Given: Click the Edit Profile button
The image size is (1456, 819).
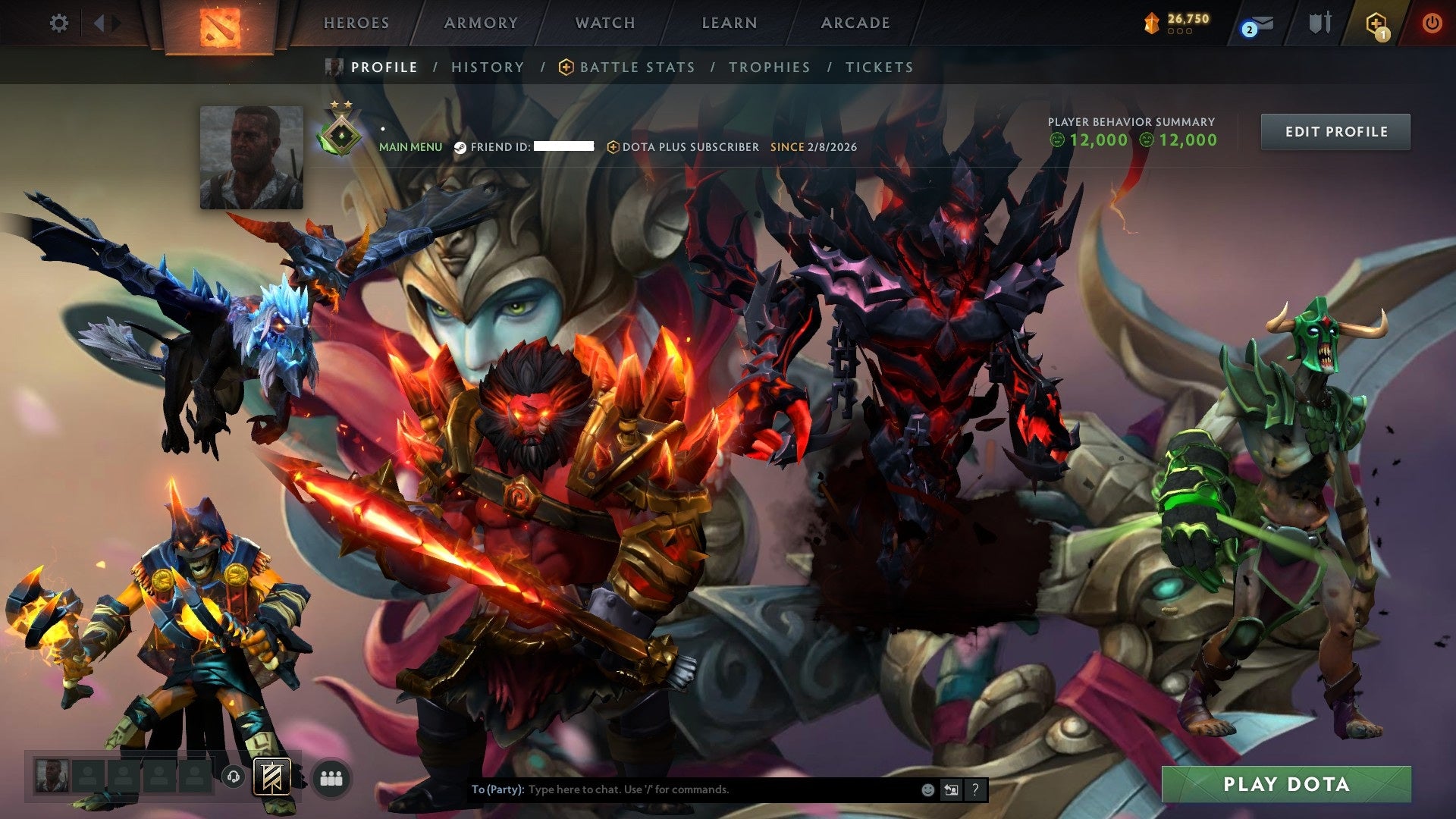Looking at the screenshot, I should 1335,130.
